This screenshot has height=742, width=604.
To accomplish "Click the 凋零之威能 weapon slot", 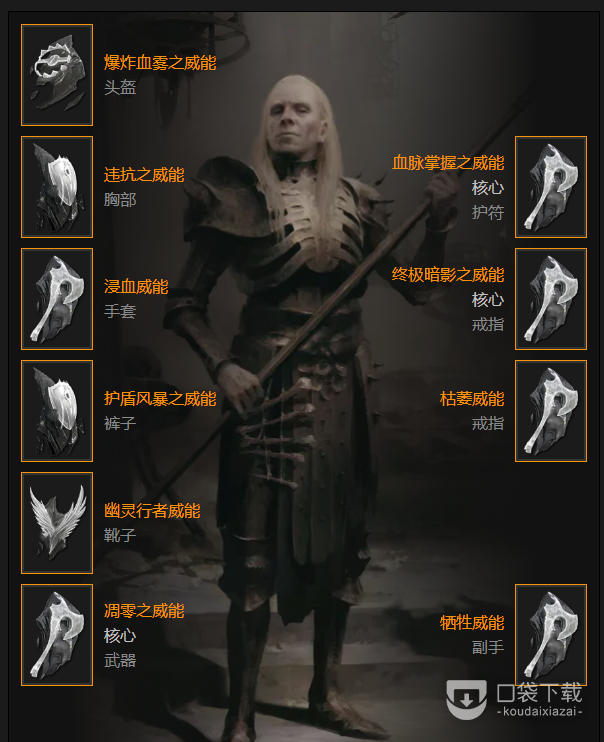I will pyautogui.click(x=57, y=635).
